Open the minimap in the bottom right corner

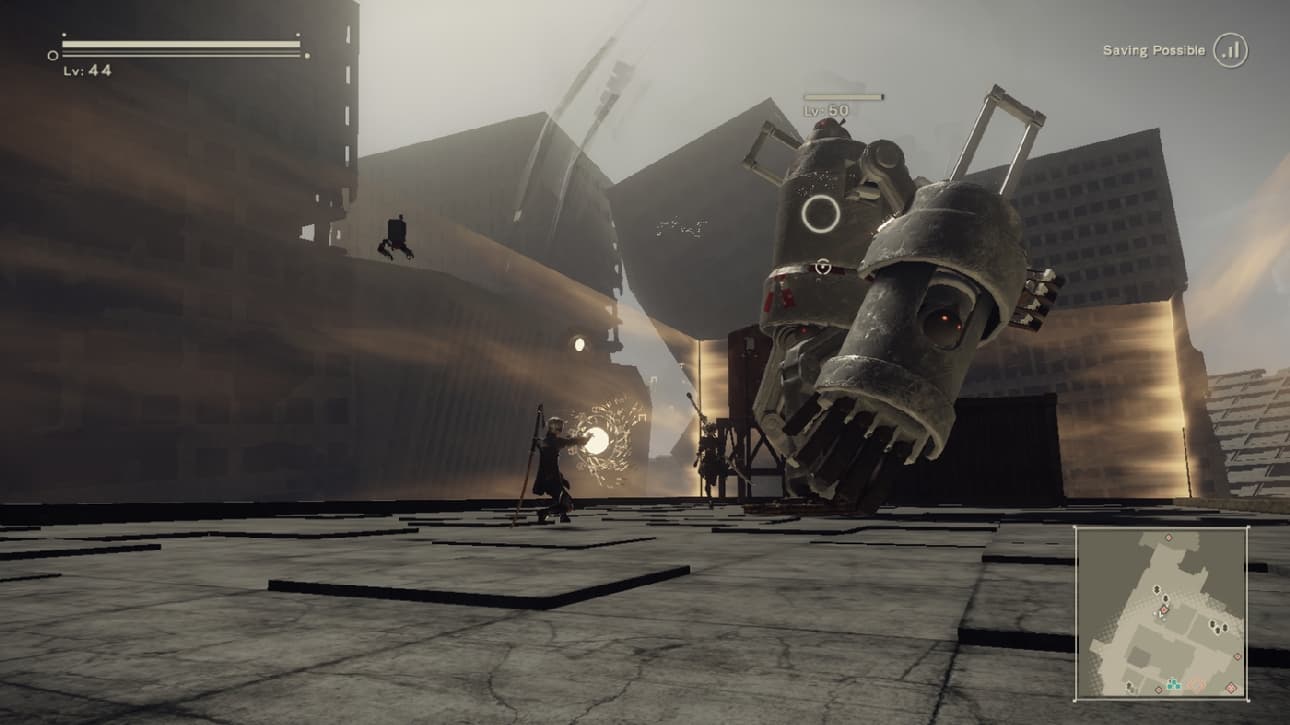1170,613
